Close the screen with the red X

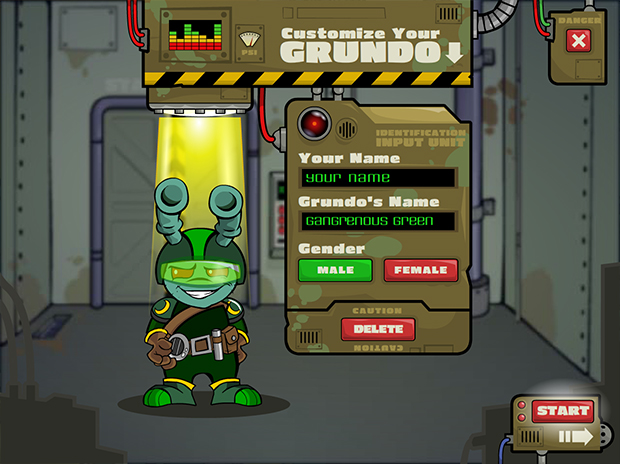(x=578, y=41)
